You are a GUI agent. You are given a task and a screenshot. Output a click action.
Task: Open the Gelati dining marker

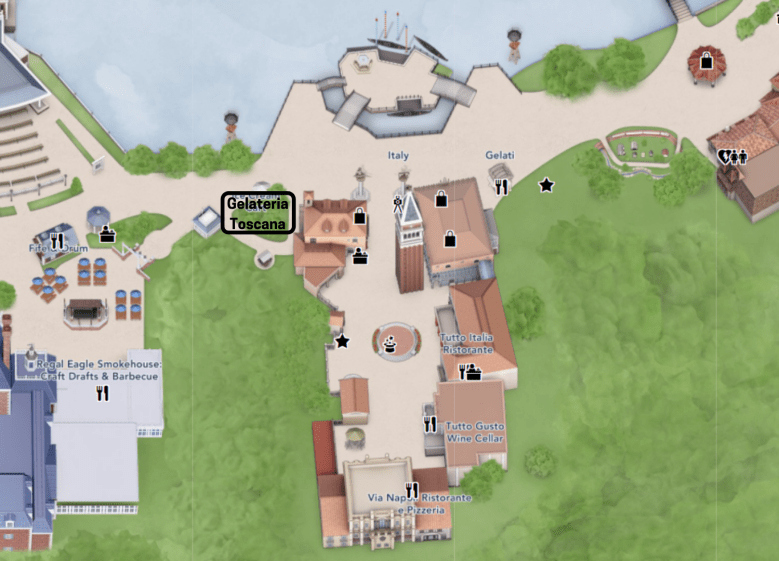(502, 185)
